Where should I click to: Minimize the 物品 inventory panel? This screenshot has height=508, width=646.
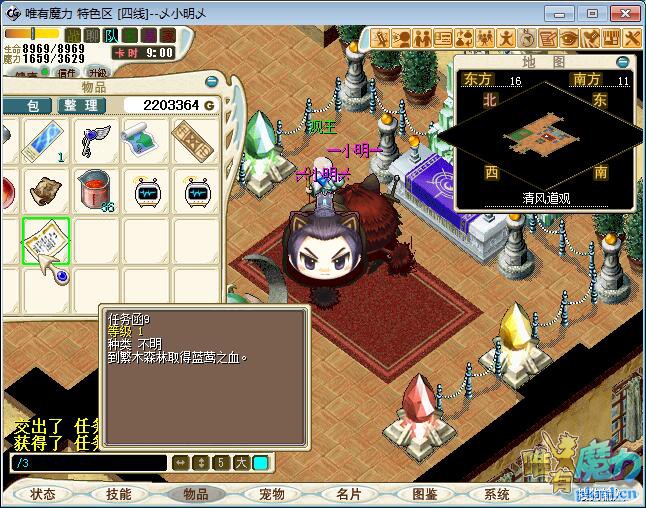(211, 81)
